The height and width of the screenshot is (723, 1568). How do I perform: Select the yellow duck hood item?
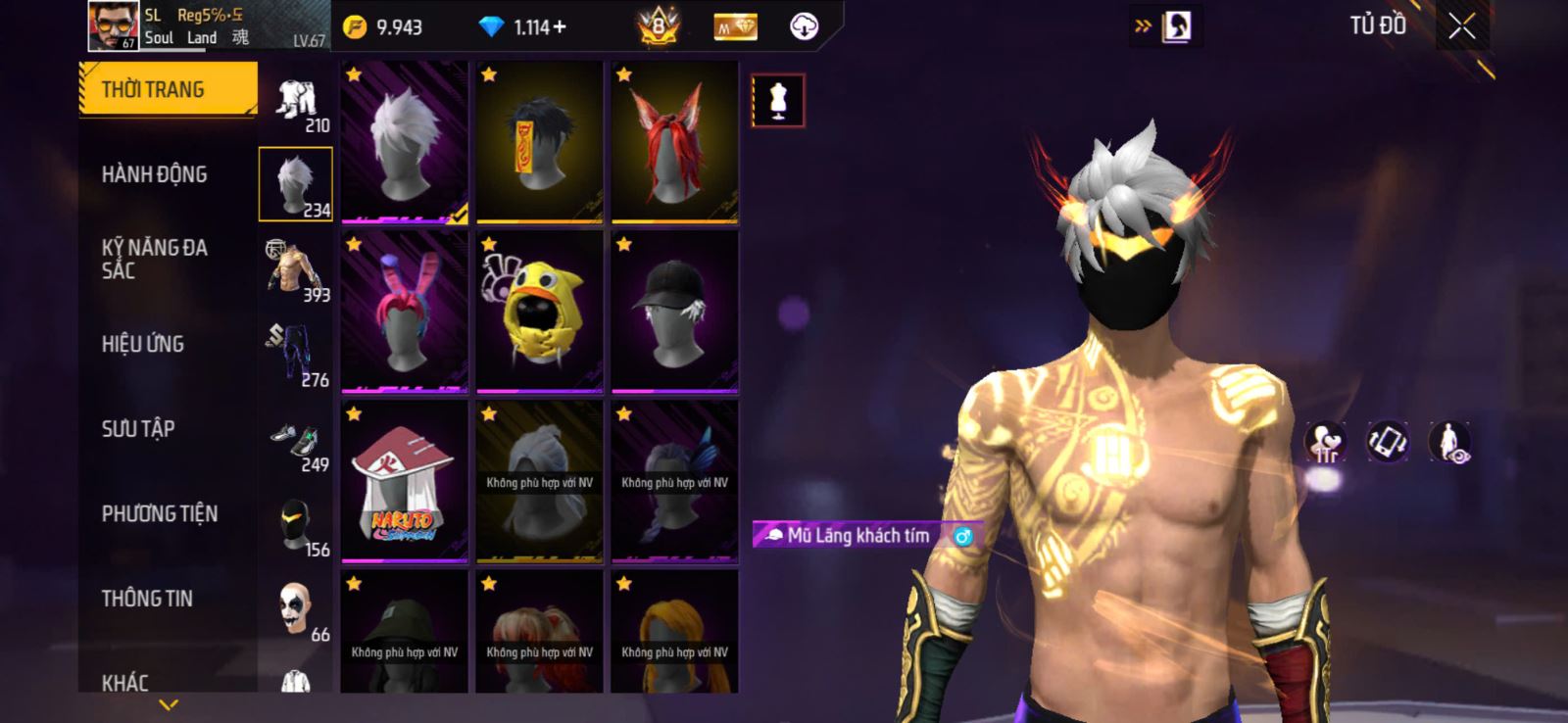point(539,312)
